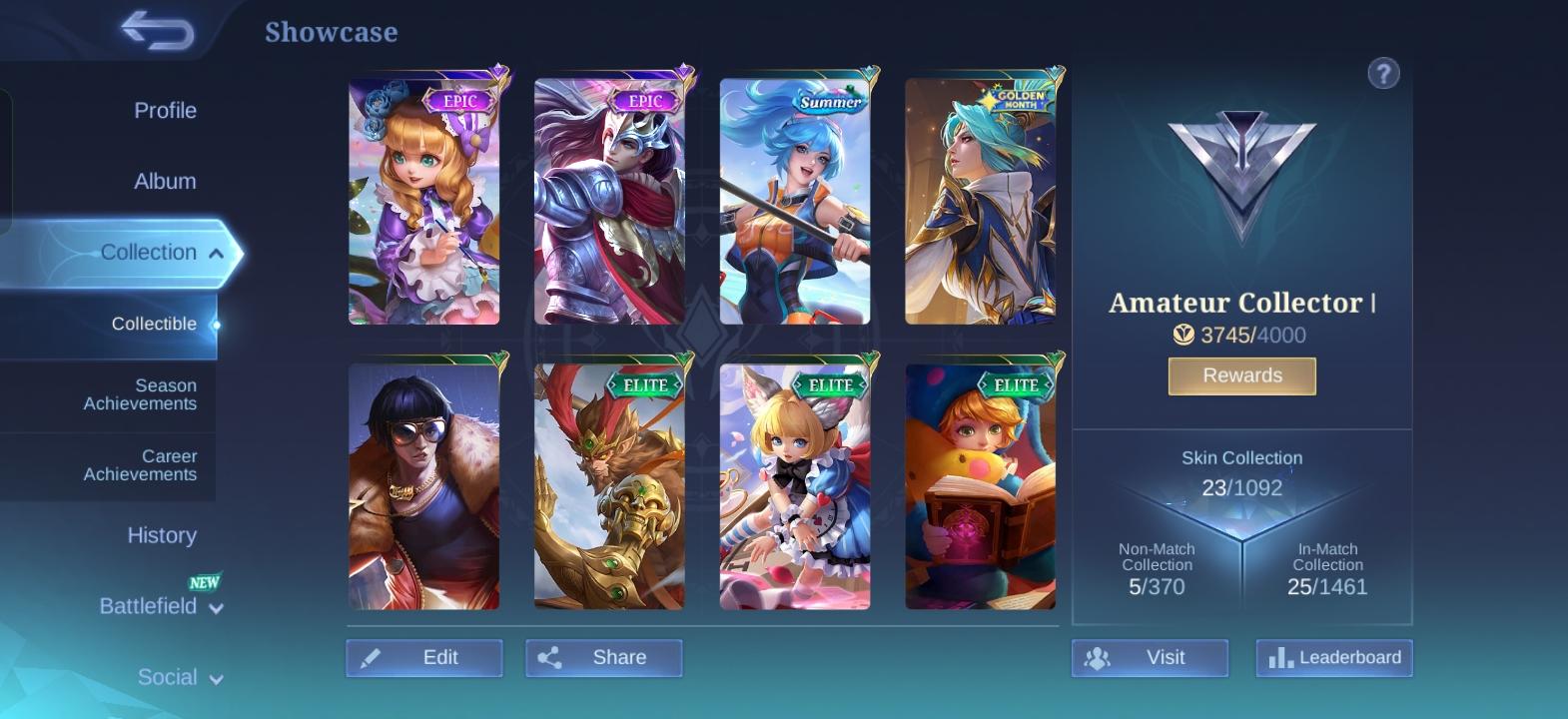Select the Summer skin card

[x=795, y=200]
